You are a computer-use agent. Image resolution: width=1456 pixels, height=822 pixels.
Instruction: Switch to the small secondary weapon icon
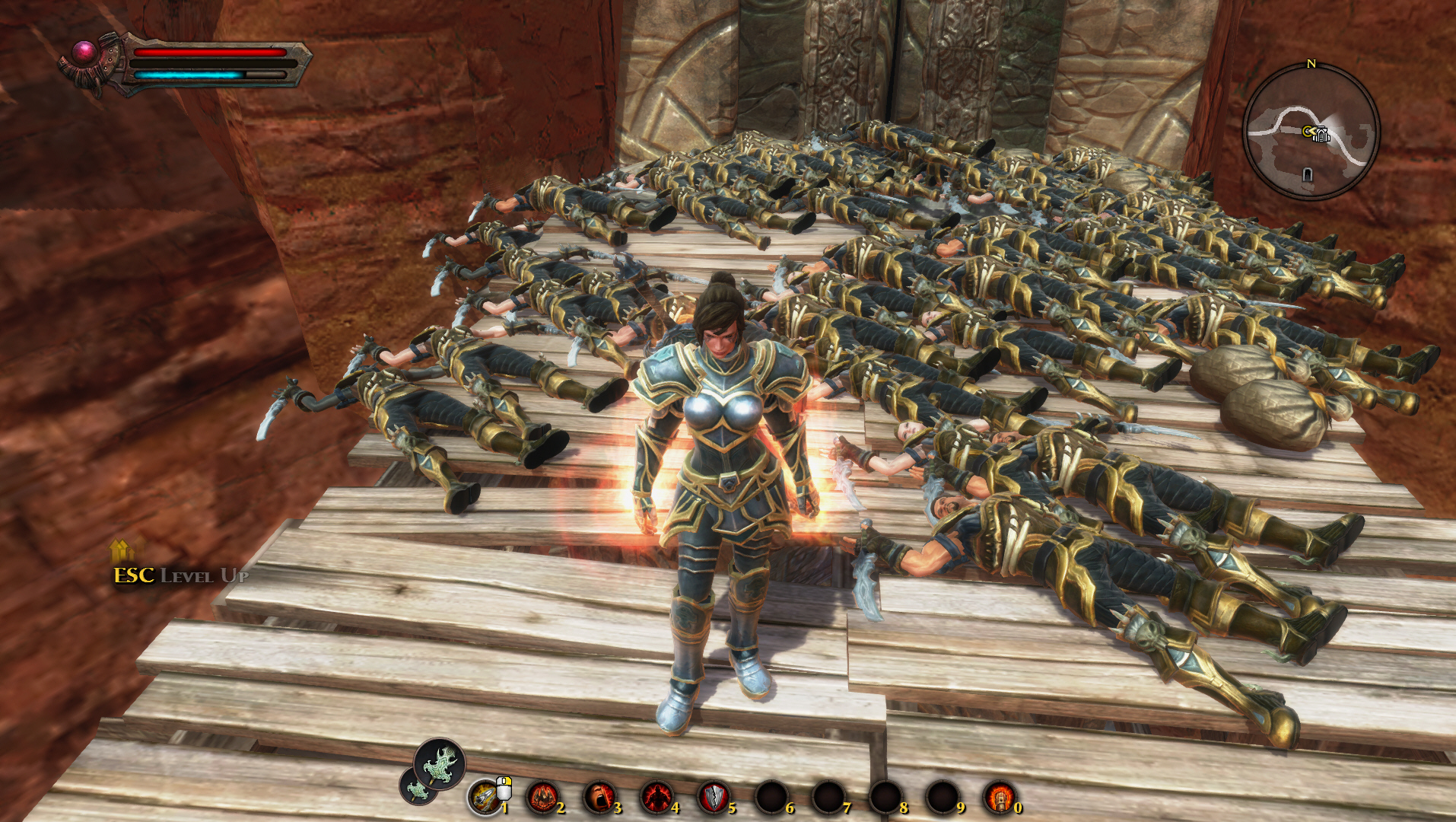pos(417,788)
